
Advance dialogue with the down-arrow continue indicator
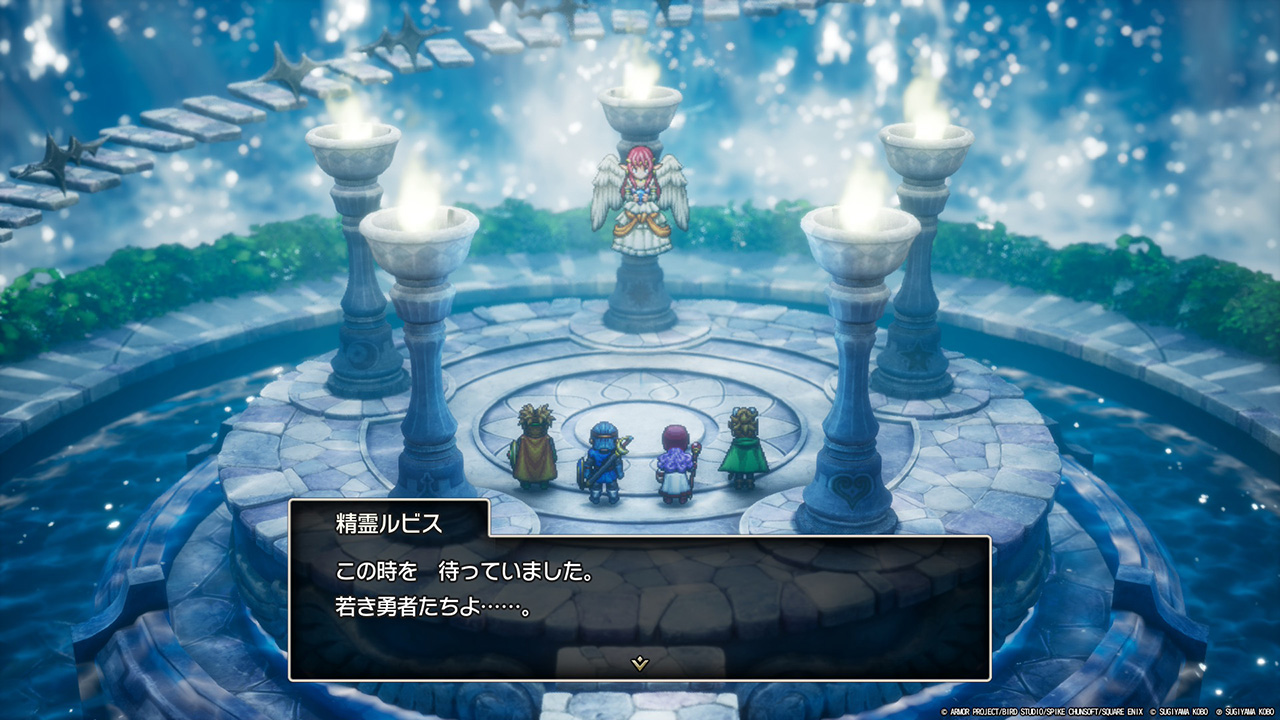click(x=640, y=662)
